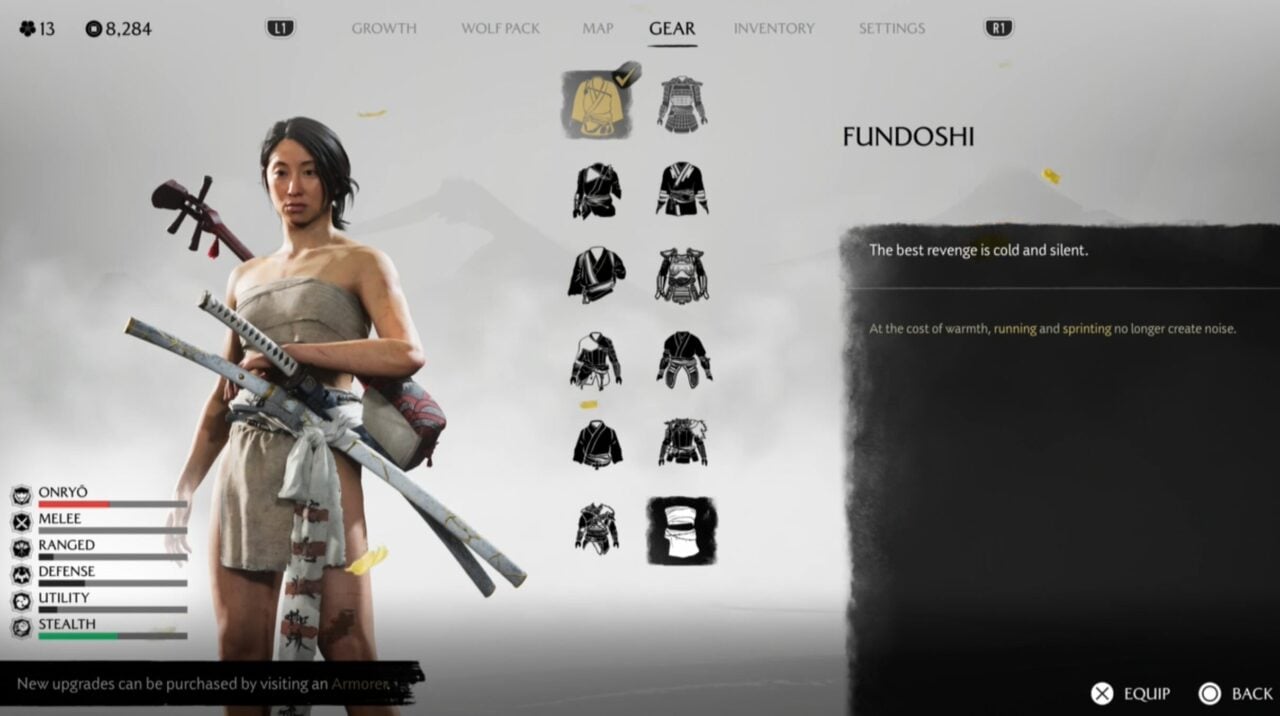
Task: Select the half-white, half-black armor icon
Action: [597, 360]
